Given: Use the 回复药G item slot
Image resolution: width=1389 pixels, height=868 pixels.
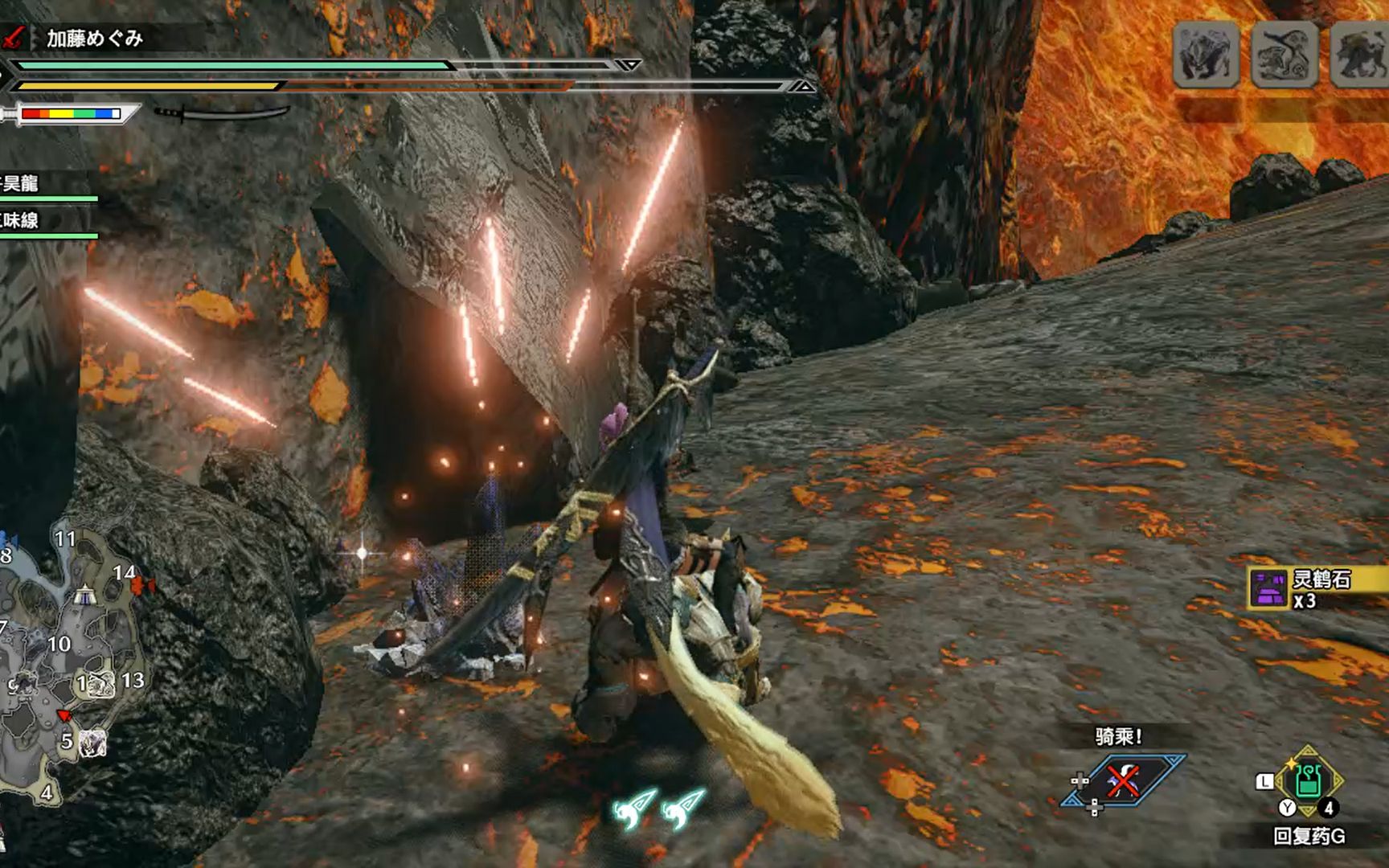Looking at the screenshot, I should tap(1308, 782).
